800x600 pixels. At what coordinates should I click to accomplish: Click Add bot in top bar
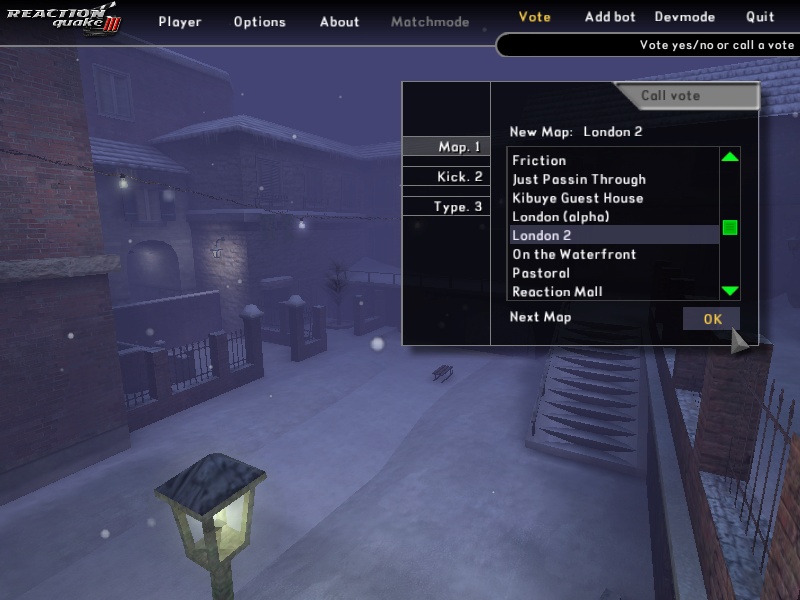tap(610, 17)
